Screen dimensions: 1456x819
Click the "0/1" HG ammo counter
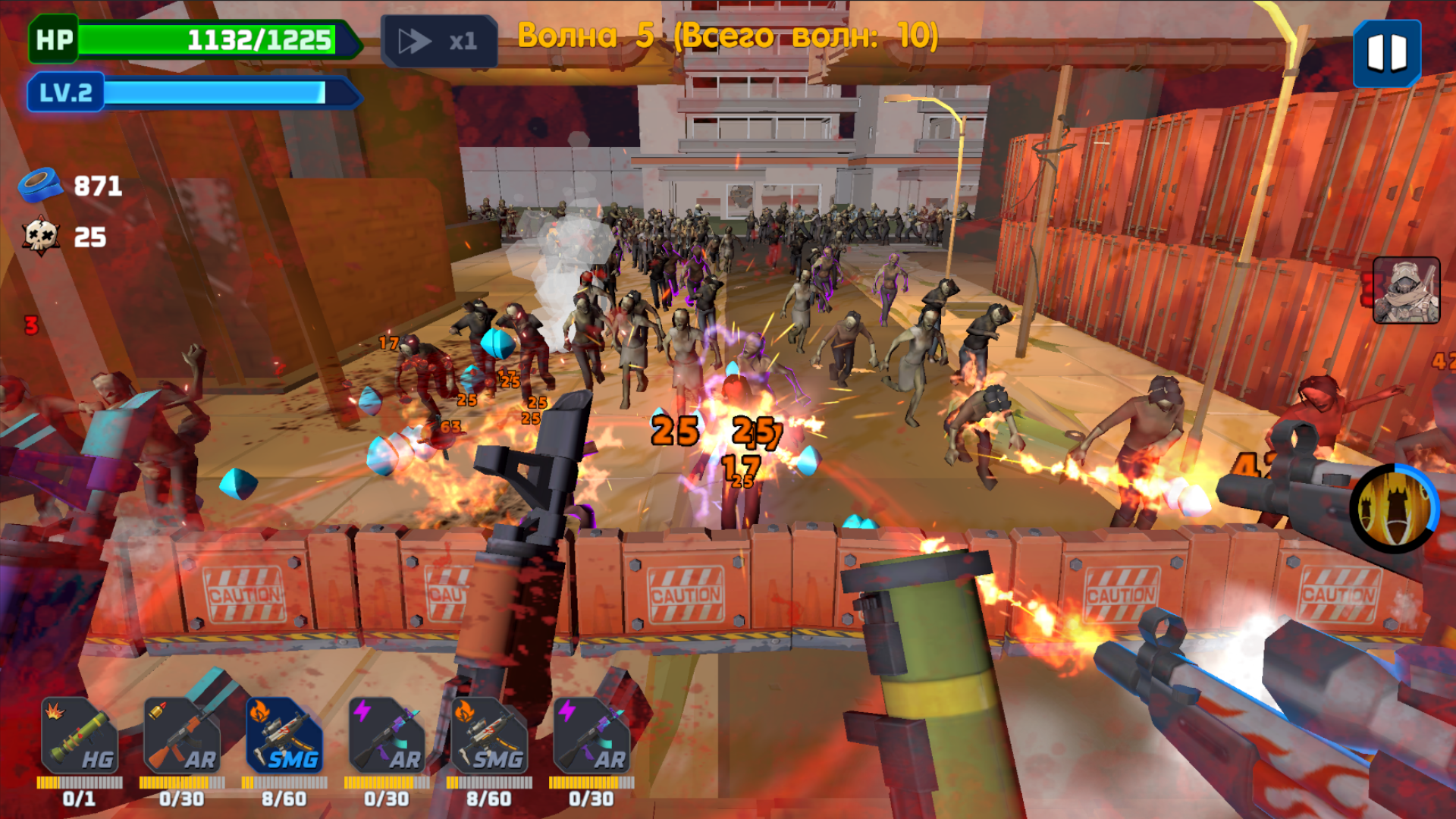pos(78,797)
